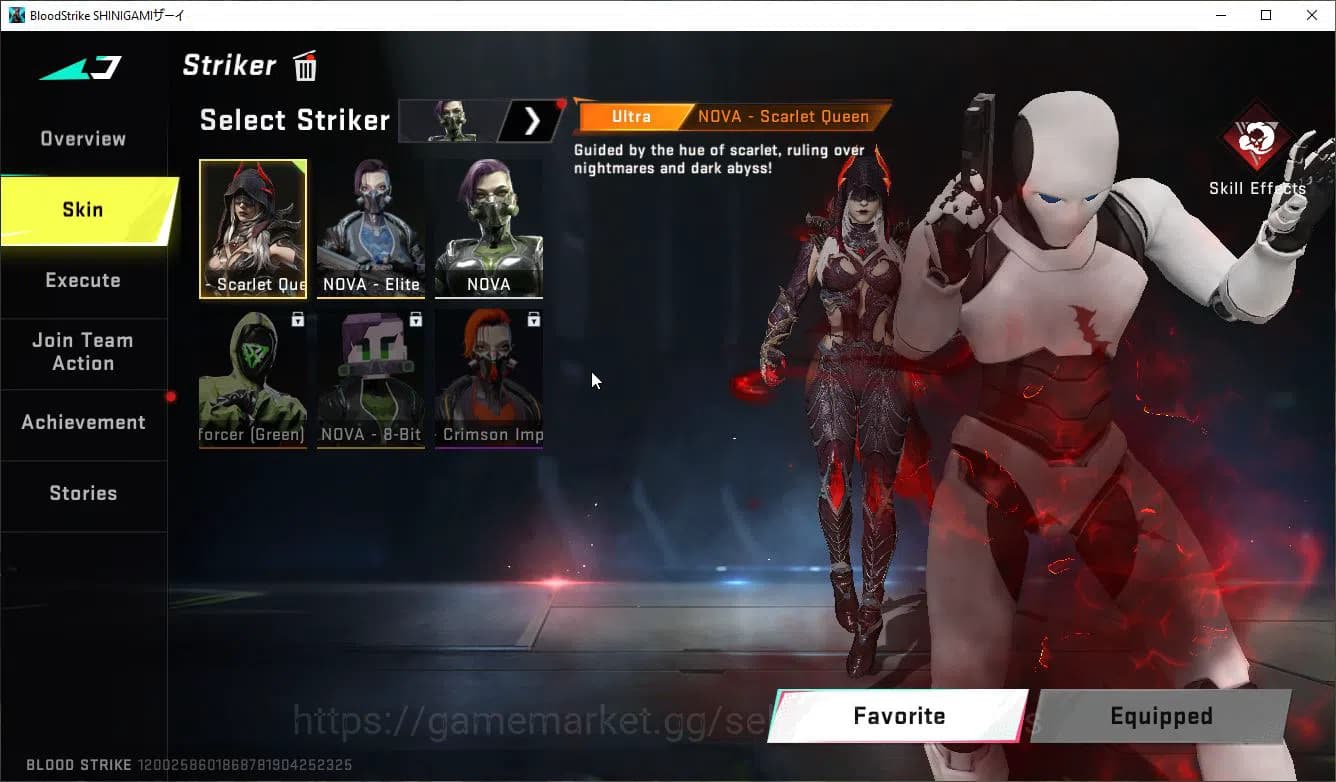Viewport: 1336px width, 782px height.
Task: Switch to the Execute tab
Action: tap(83, 280)
